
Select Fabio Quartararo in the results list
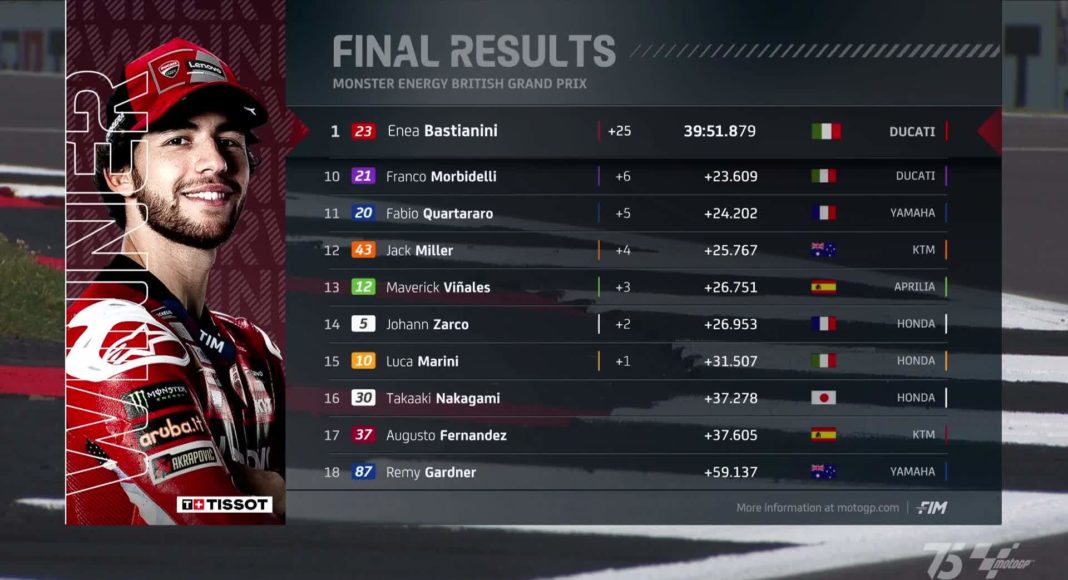(640, 213)
